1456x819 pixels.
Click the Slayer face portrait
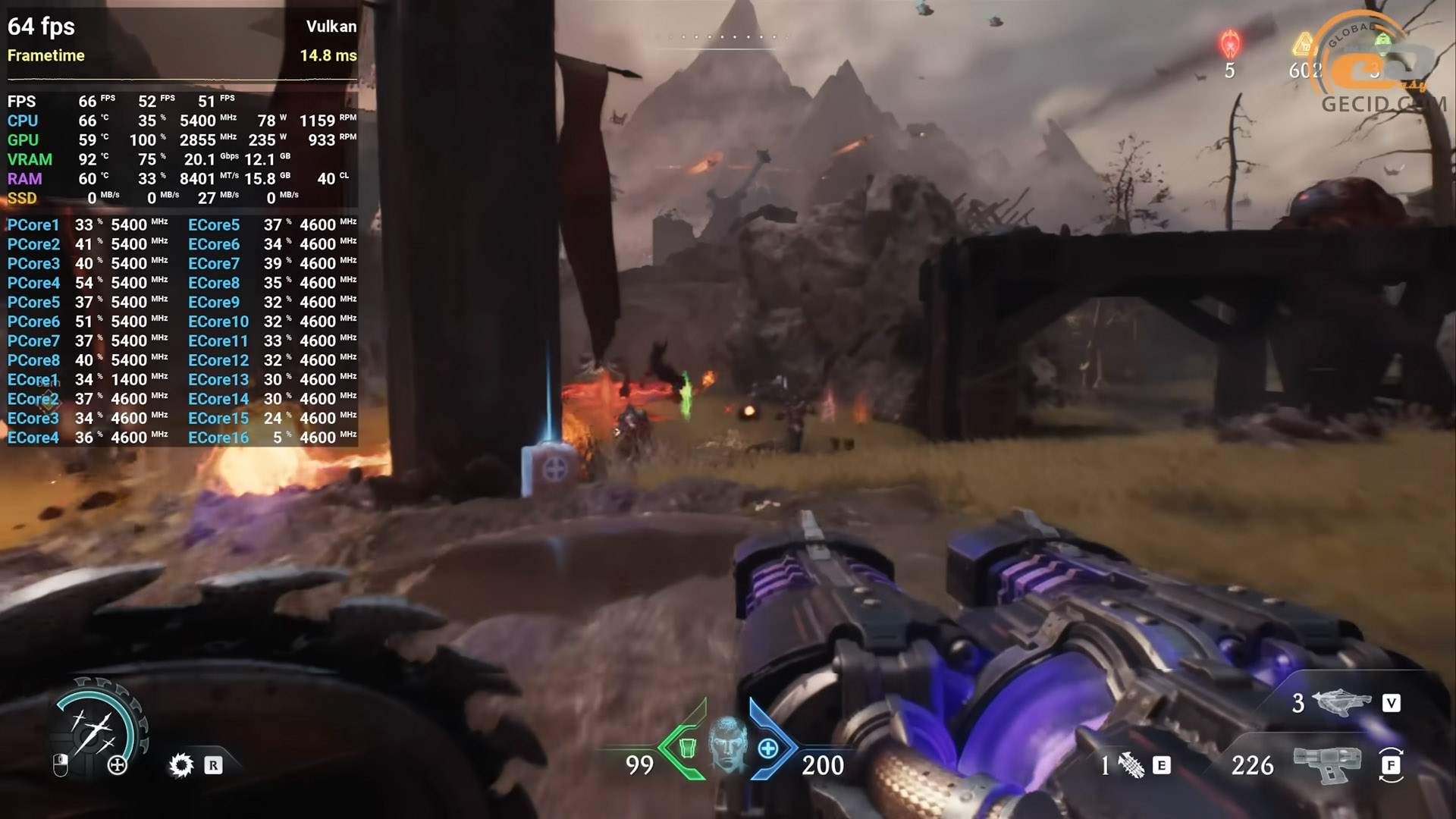[728, 745]
